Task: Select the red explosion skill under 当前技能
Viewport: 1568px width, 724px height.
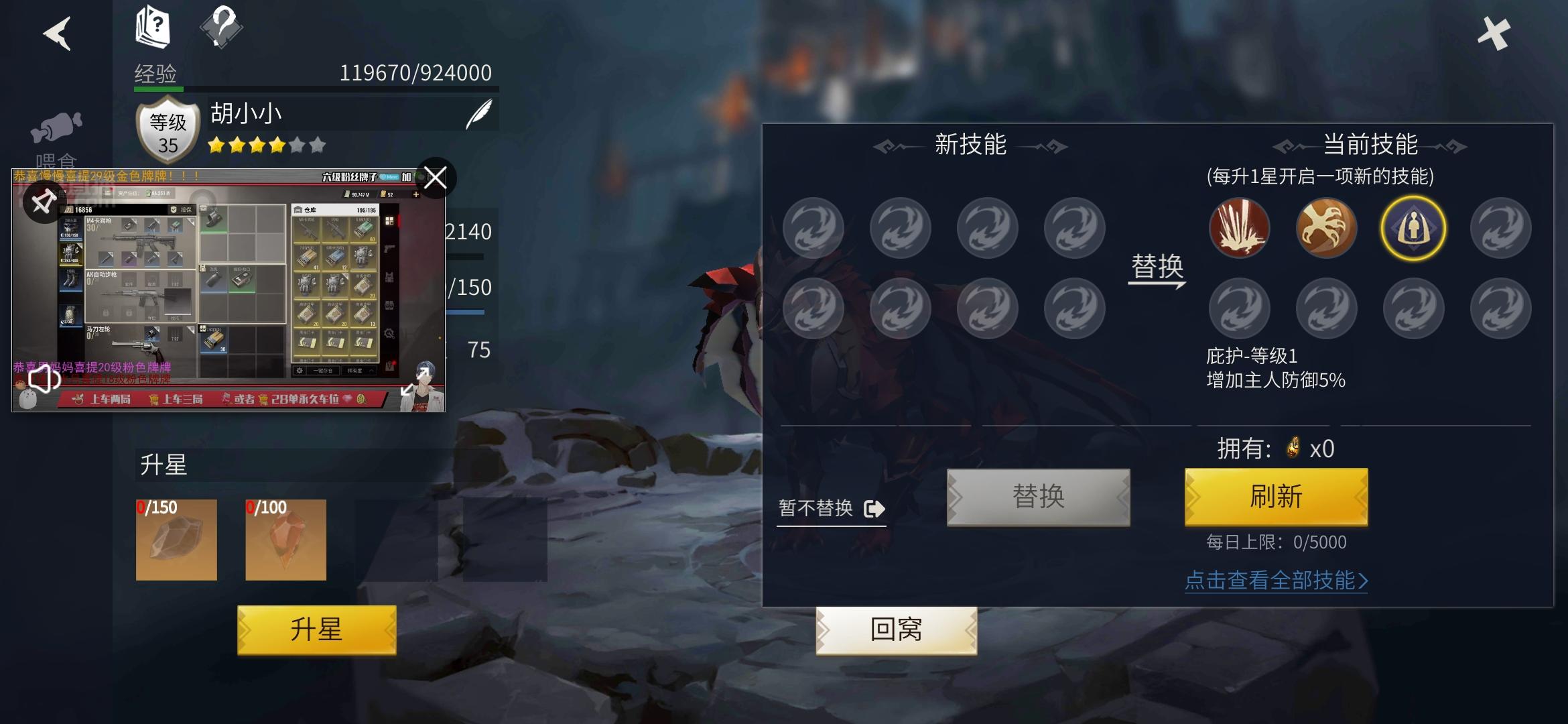Action: coord(1240,228)
